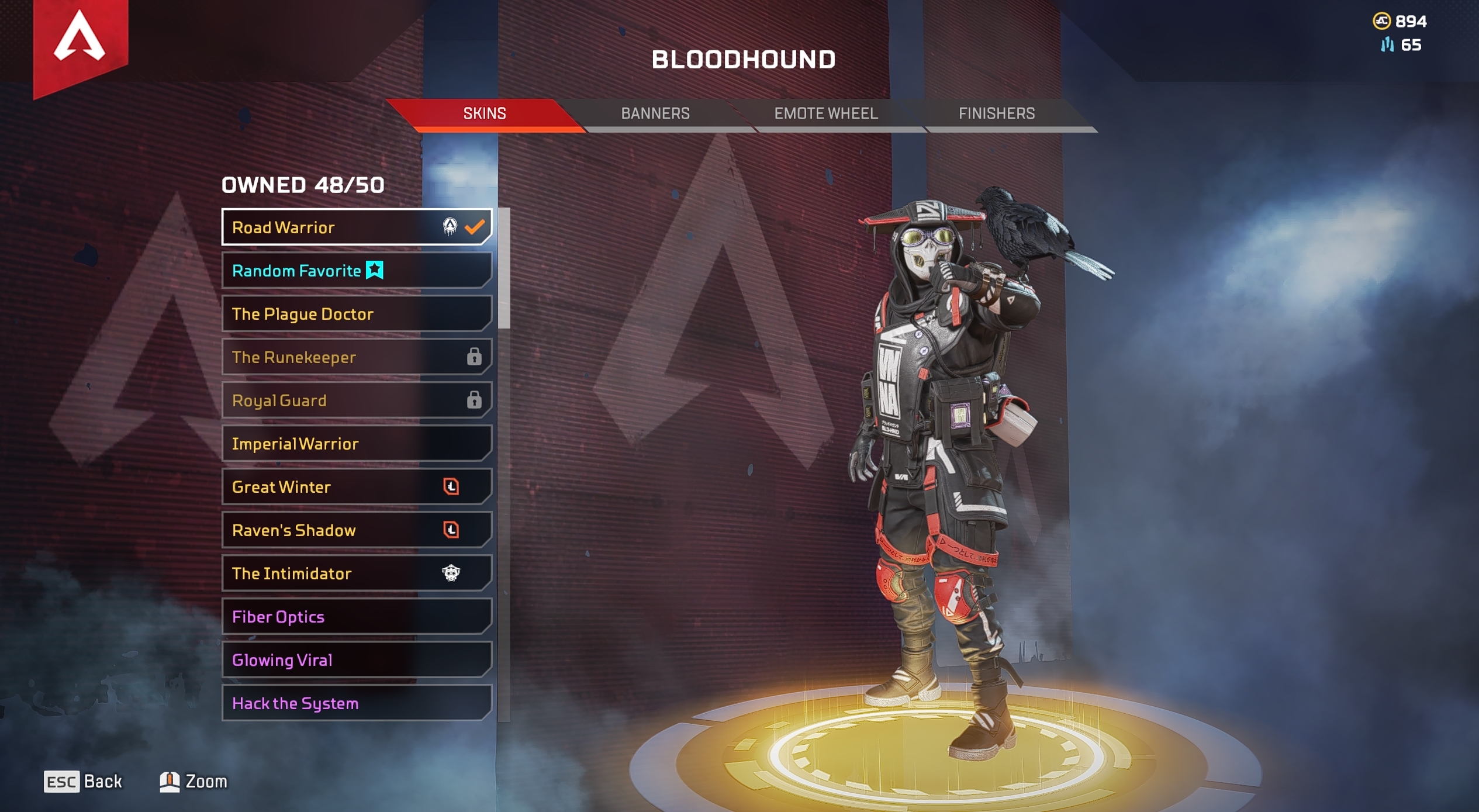
Task: Choose the Random Favorite option
Action: tap(356, 270)
